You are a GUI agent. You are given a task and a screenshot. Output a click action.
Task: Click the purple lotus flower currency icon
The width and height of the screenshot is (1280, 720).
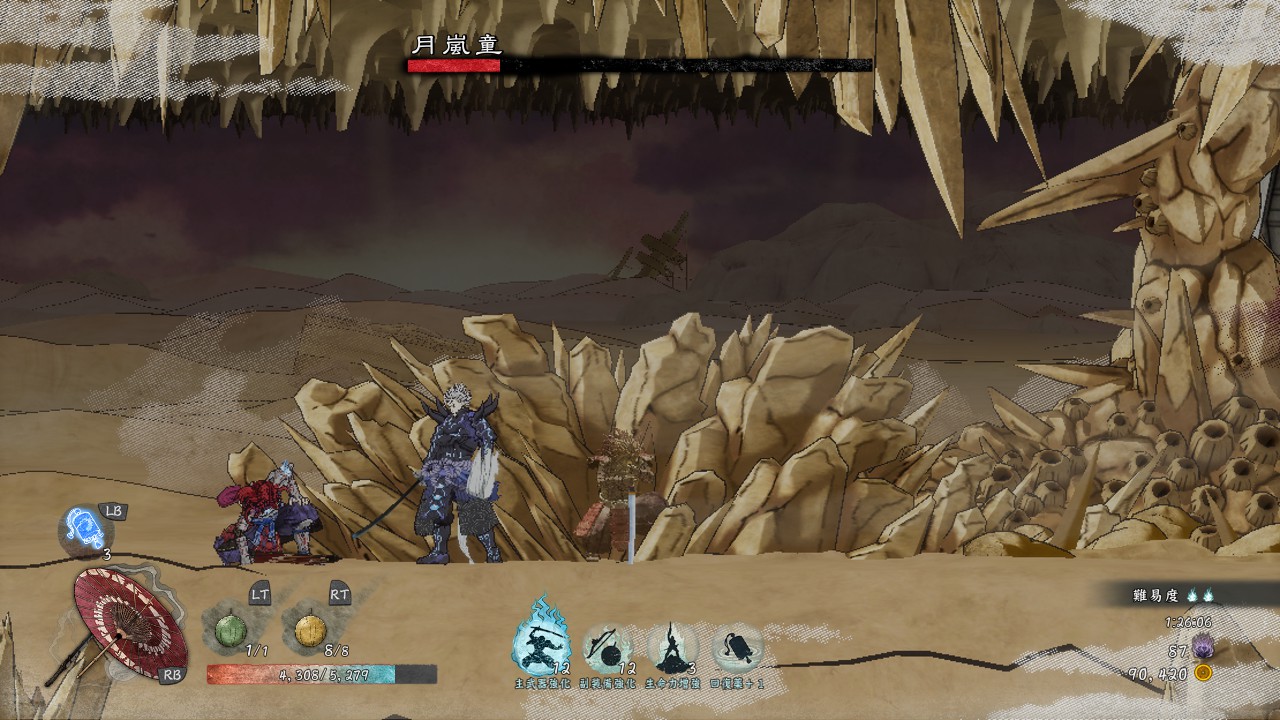pos(1203,650)
